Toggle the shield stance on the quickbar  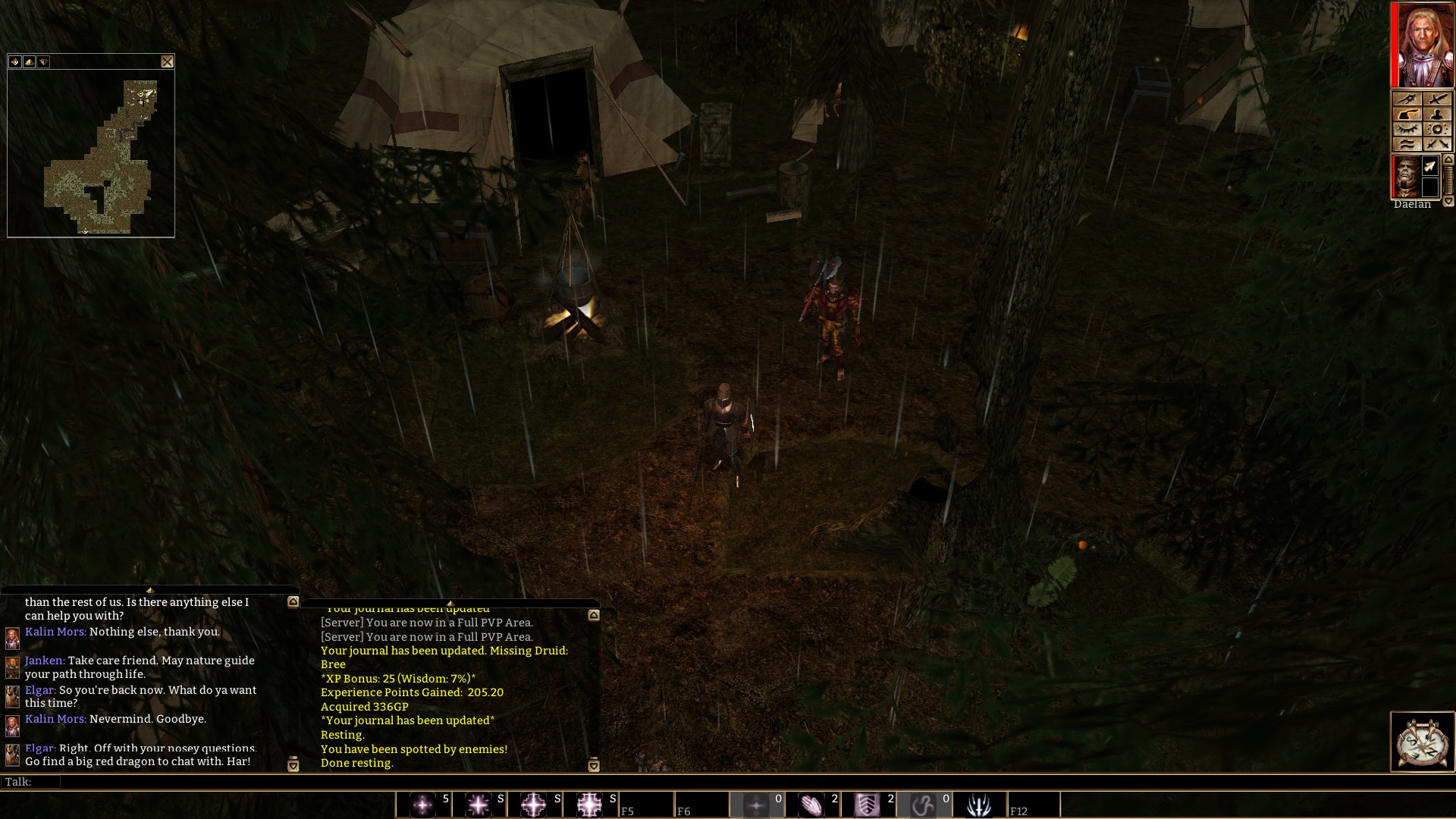868,805
